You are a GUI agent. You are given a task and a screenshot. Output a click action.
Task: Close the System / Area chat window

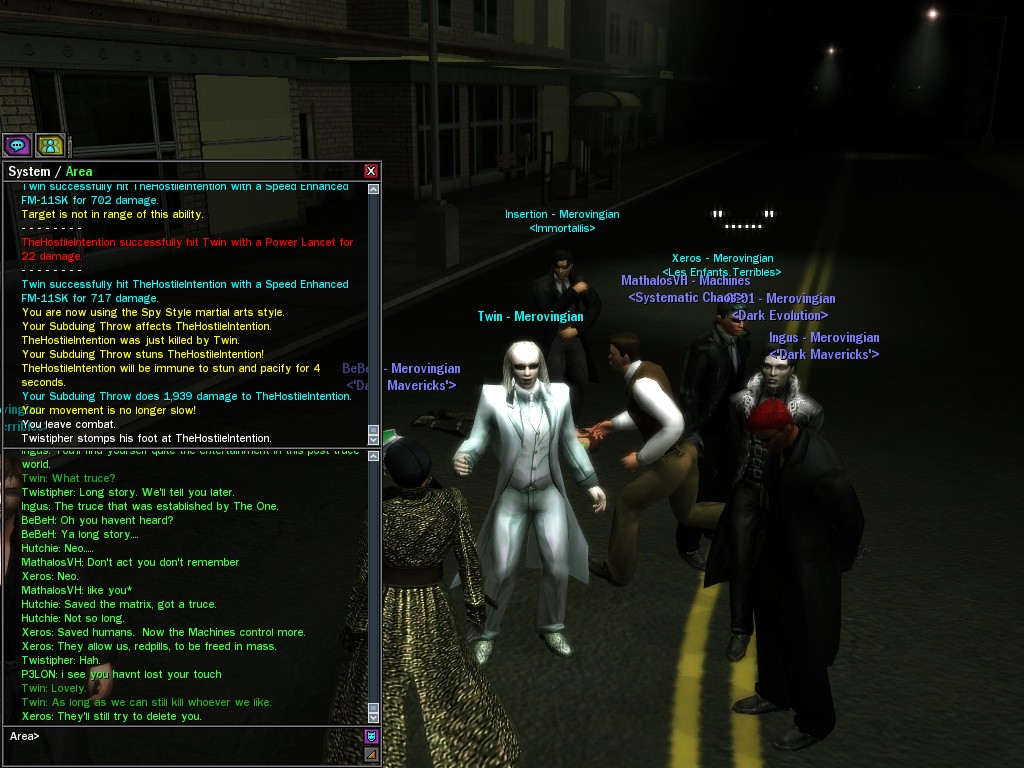[x=371, y=171]
